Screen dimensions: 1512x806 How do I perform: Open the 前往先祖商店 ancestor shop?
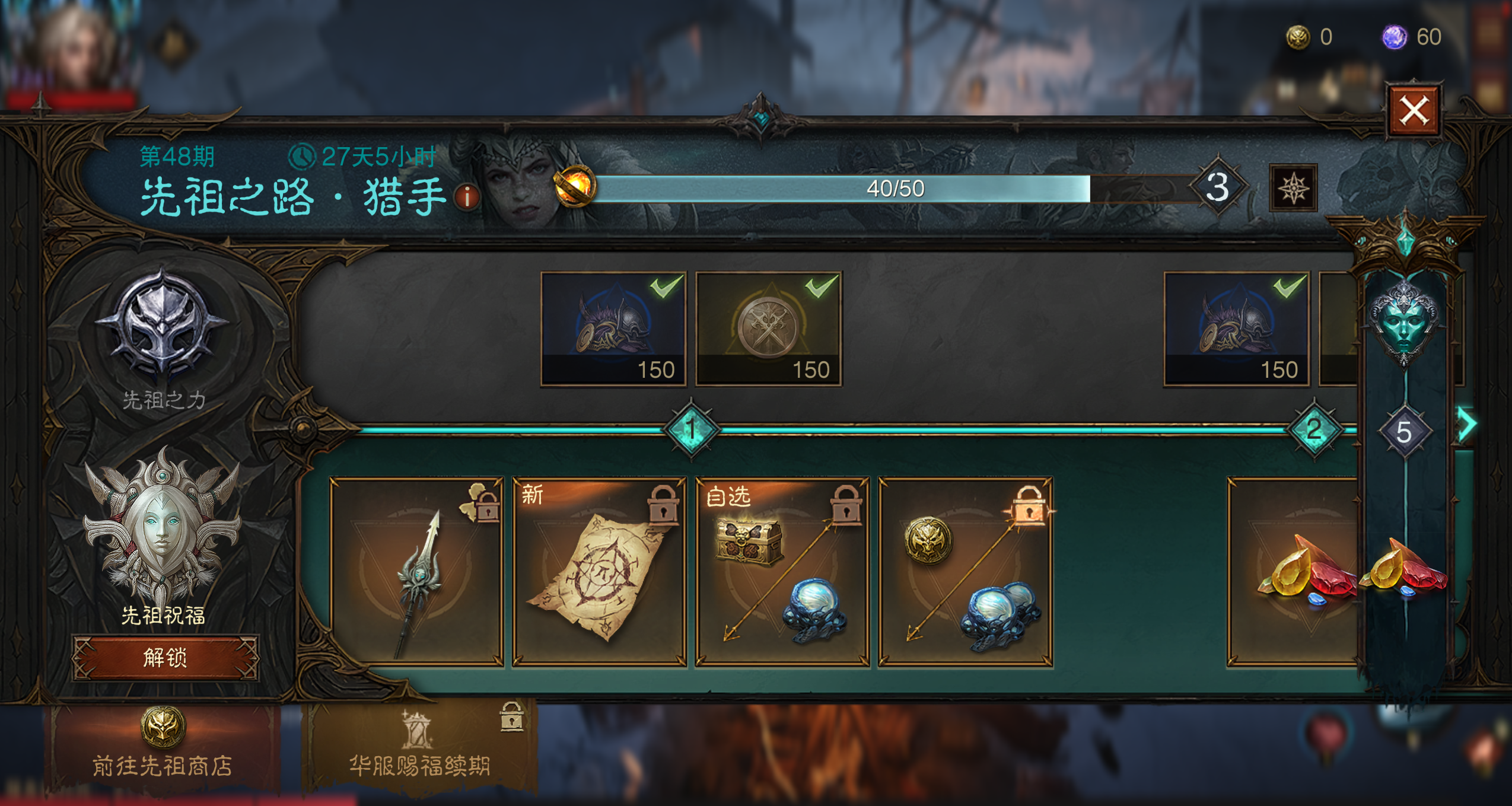[x=162, y=744]
